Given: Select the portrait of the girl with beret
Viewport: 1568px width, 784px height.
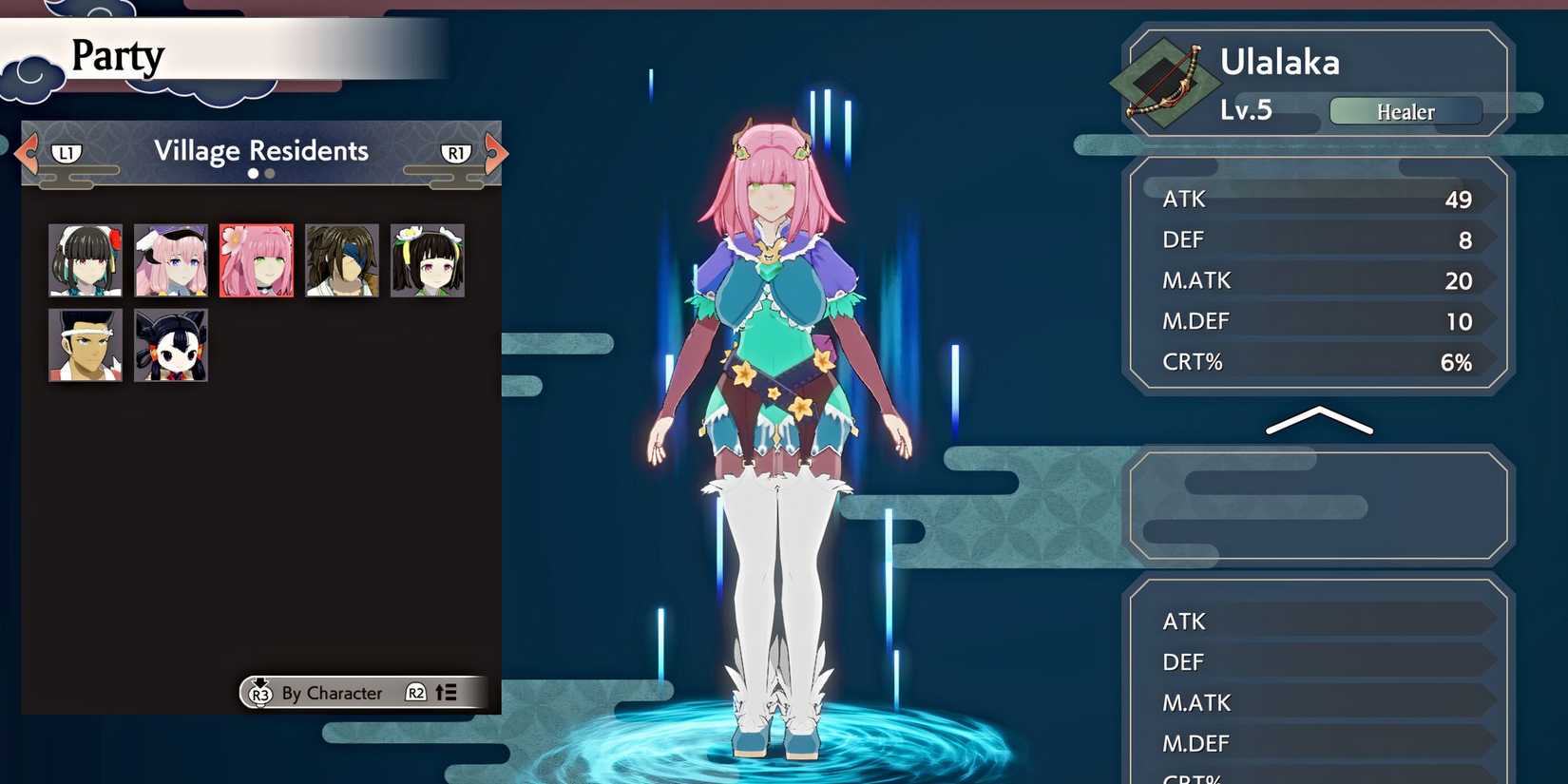Looking at the screenshot, I should click(x=171, y=259).
